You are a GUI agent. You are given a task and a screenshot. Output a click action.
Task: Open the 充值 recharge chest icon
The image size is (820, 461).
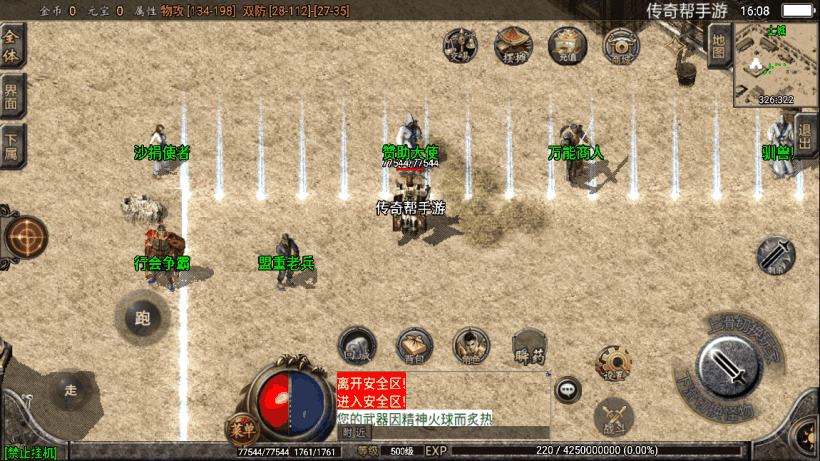click(x=567, y=45)
